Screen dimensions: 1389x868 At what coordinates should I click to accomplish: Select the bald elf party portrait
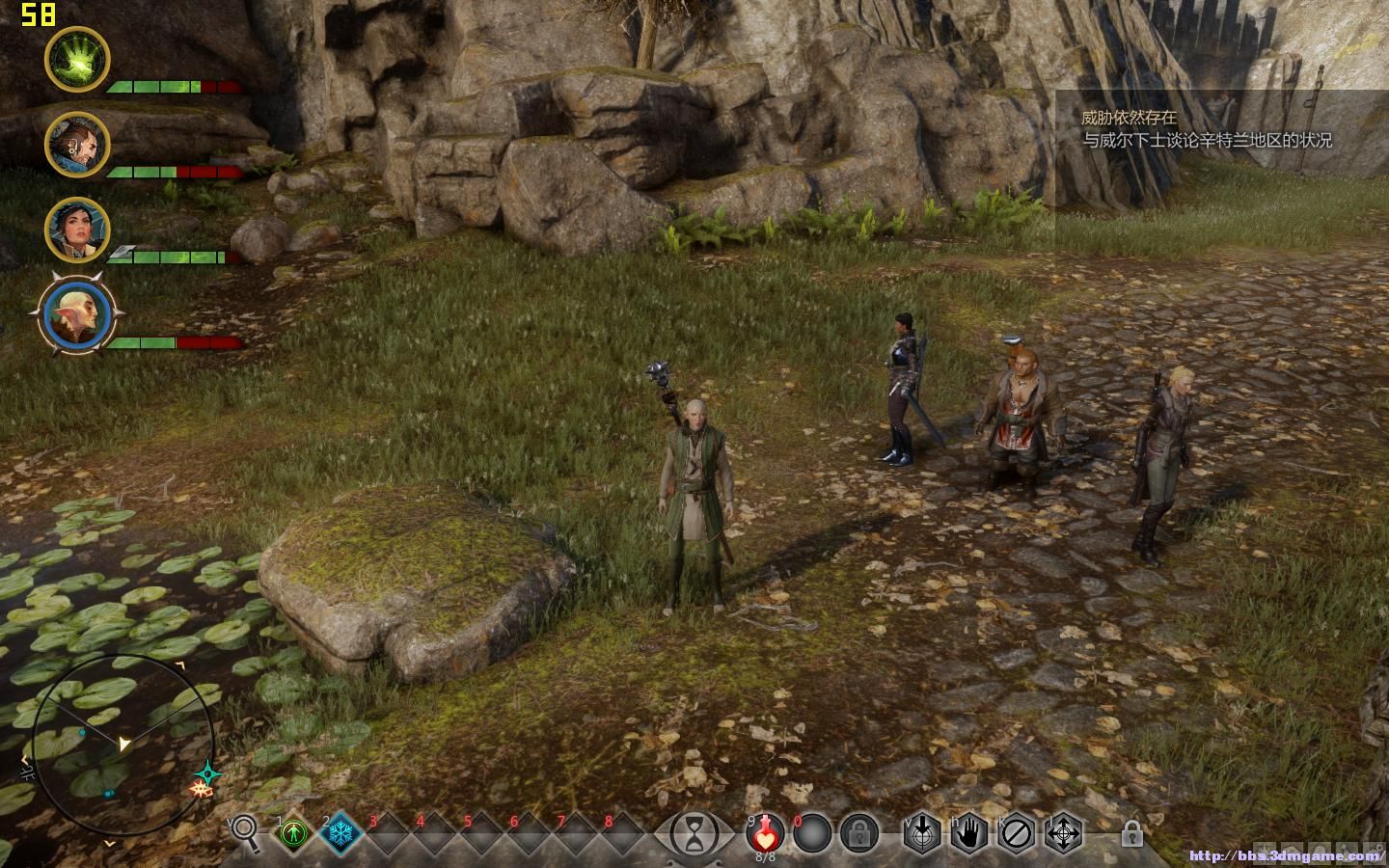[x=81, y=316]
